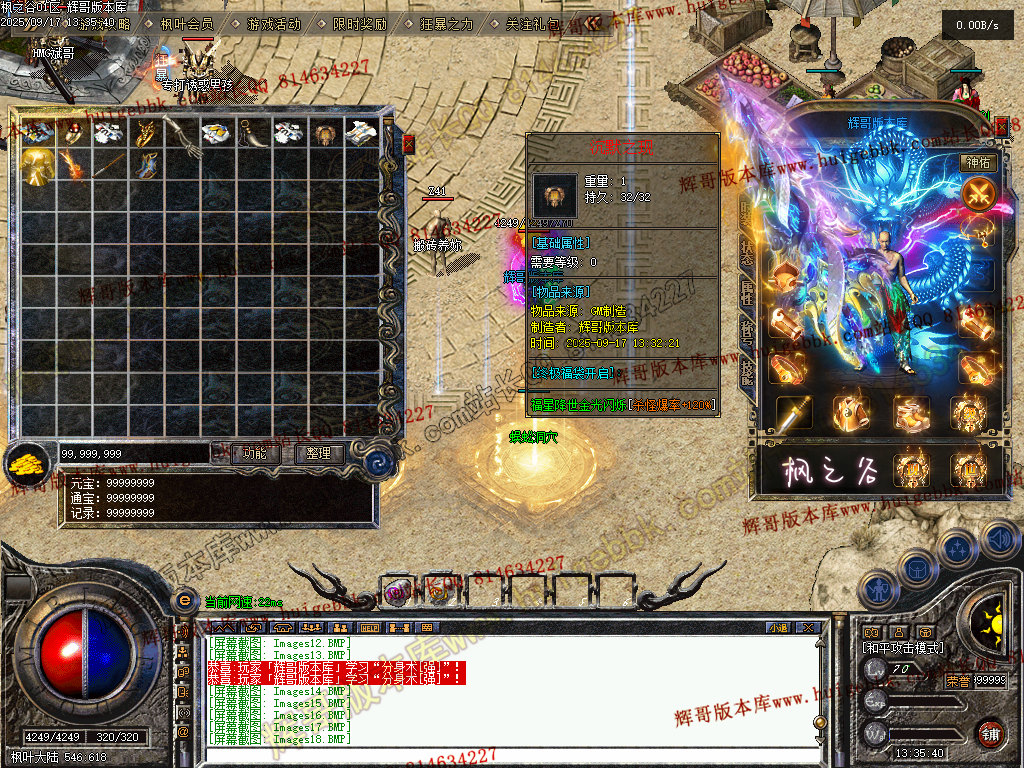Viewport: 1024px width, 768px height.
Task: Click the 功能 button in the bag
Action: (255, 454)
